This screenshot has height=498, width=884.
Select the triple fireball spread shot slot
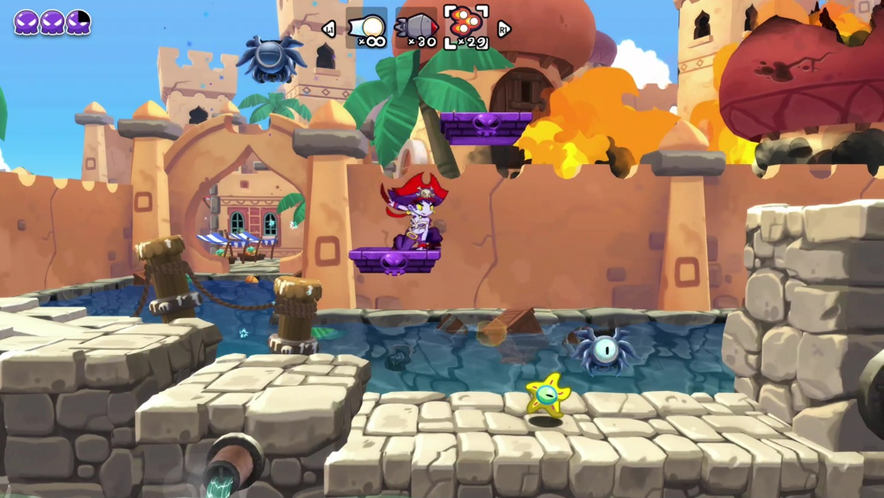[x=466, y=27]
